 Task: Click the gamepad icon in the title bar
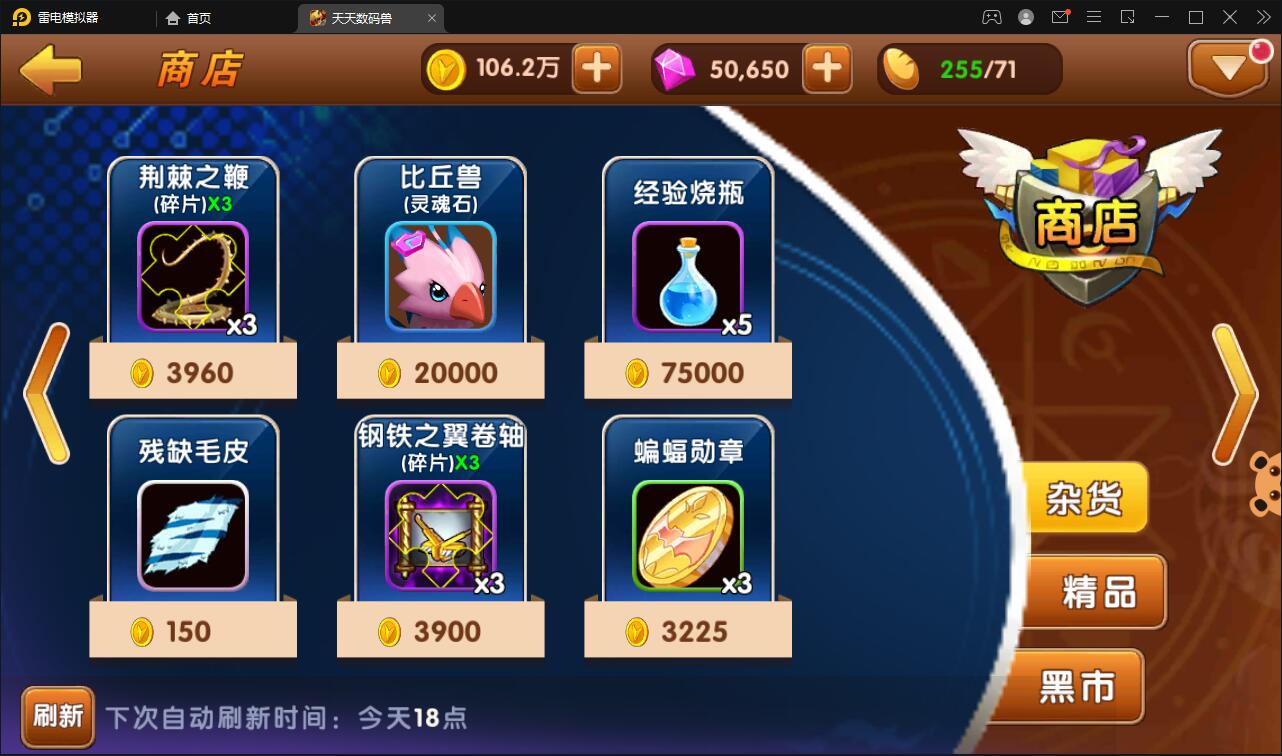point(990,16)
